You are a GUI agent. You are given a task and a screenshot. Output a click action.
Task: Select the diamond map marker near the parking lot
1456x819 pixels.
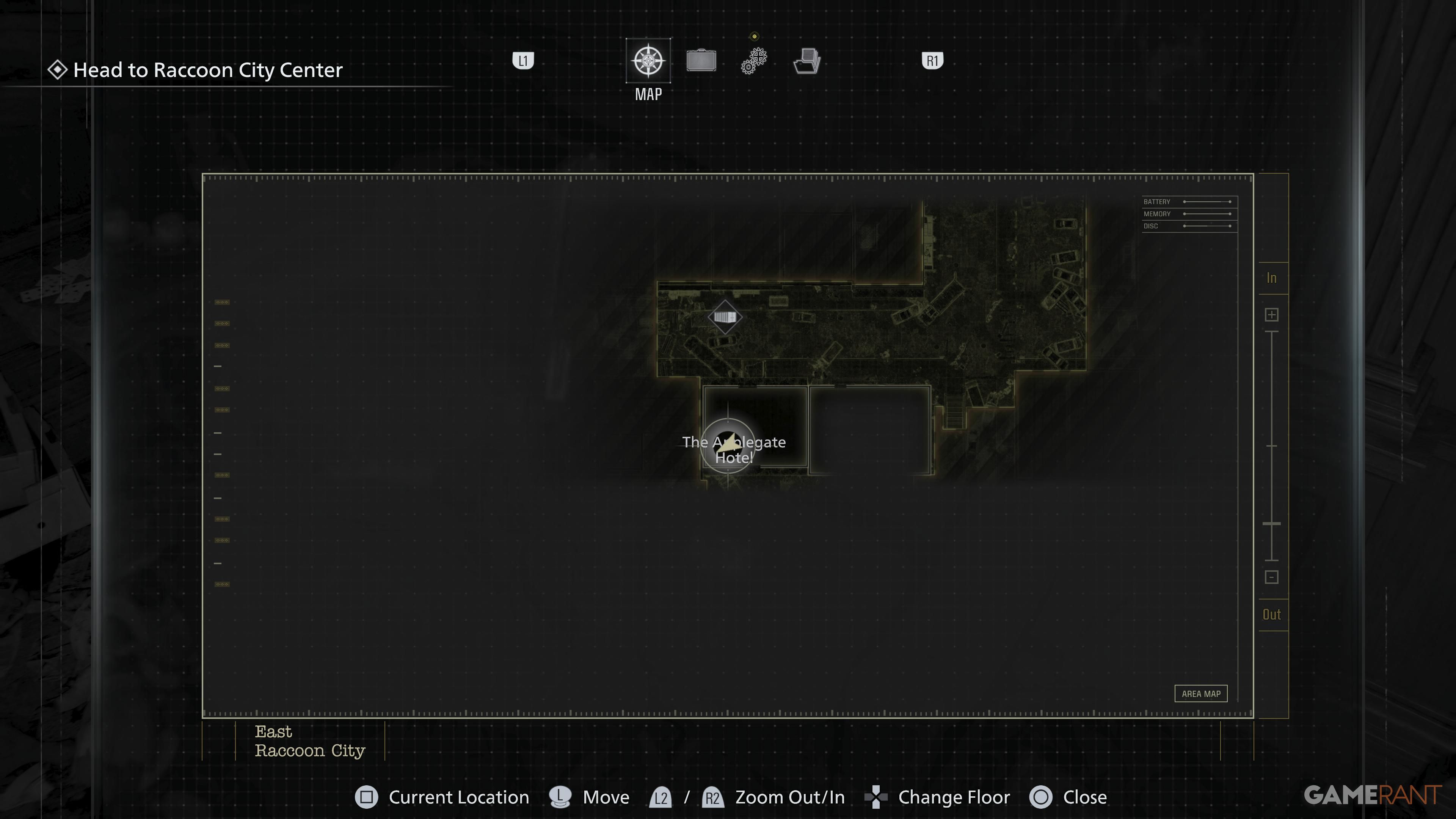click(726, 317)
